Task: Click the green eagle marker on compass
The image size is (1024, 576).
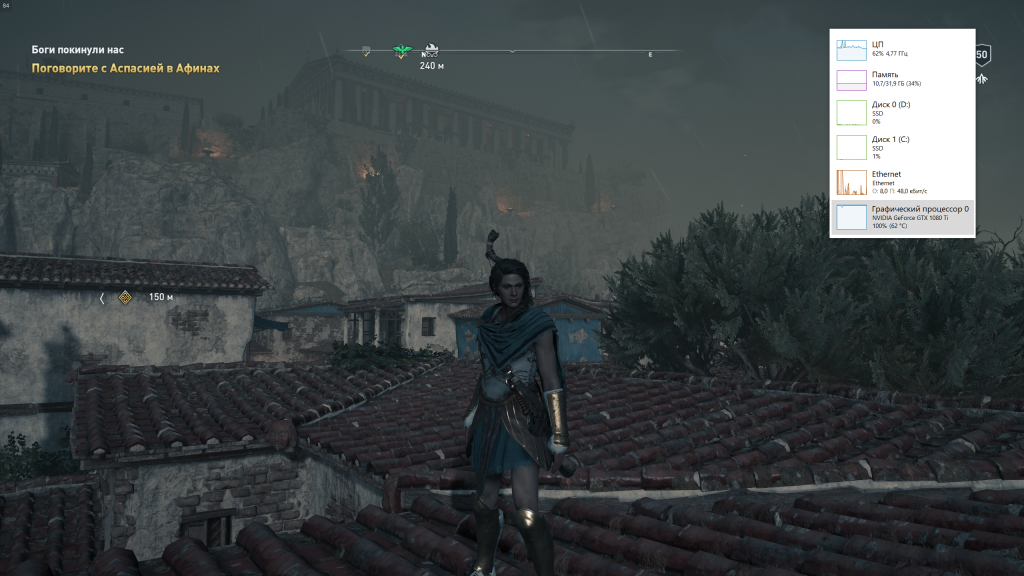Action: (x=403, y=51)
